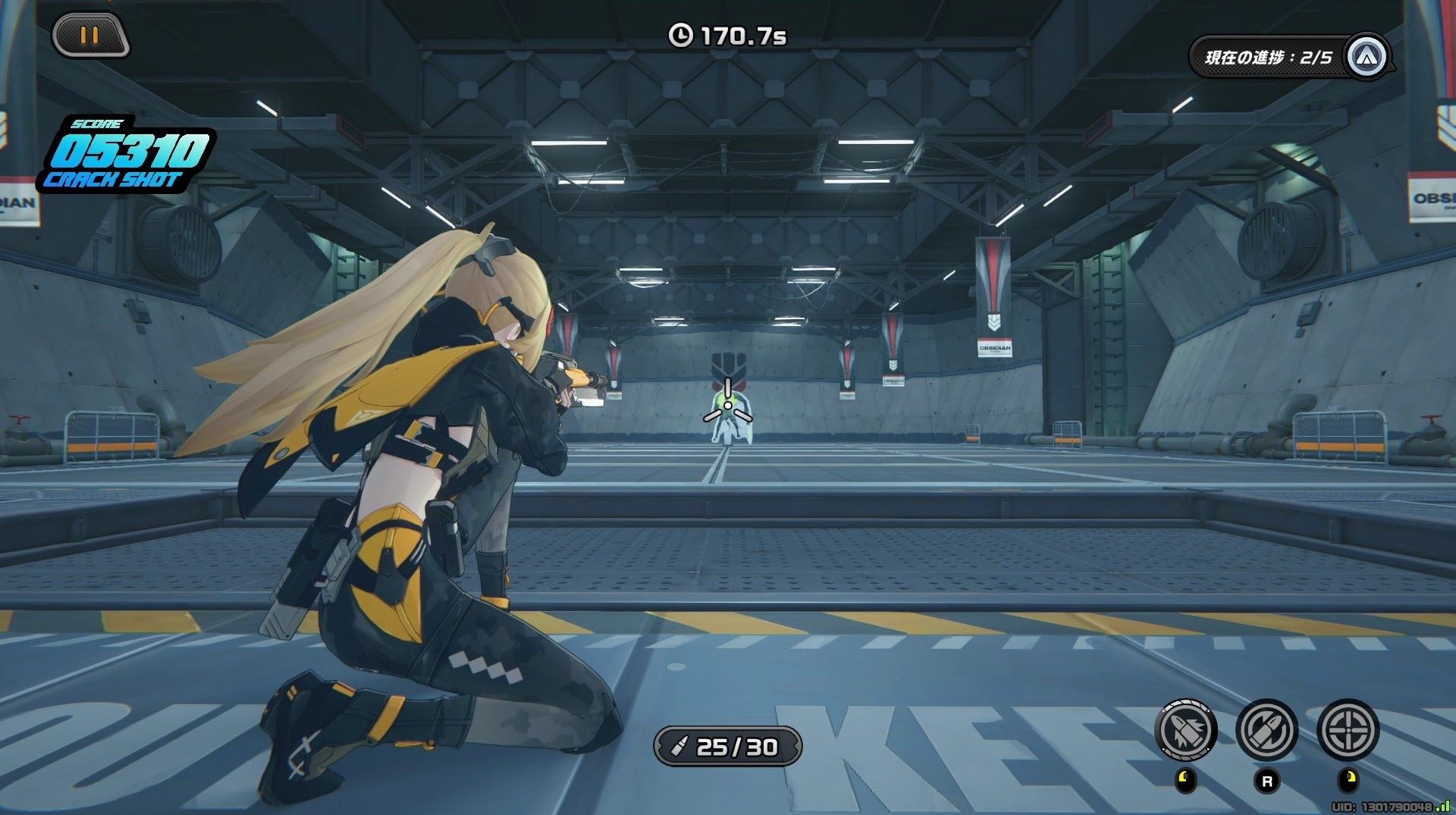Image resolution: width=1456 pixels, height=815 pixels.
Task: Click the clock icon next to the timer
Action: point(683,33)
